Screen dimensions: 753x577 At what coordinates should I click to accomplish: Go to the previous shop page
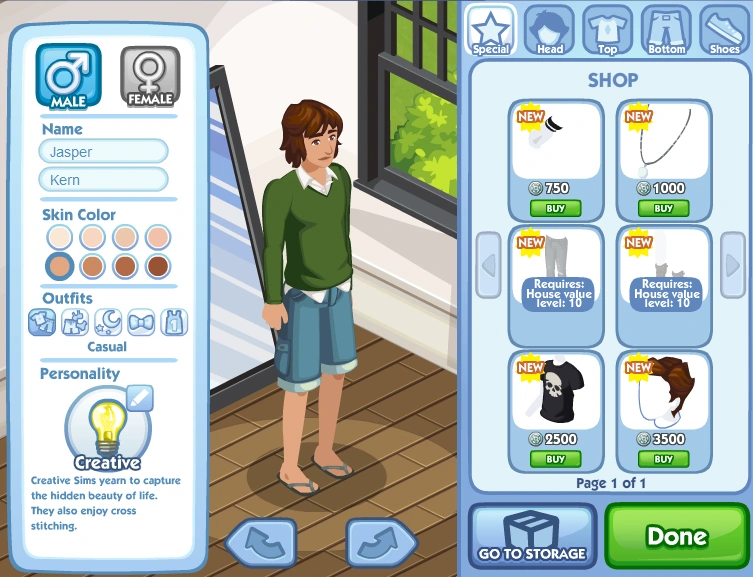(489, 265)
